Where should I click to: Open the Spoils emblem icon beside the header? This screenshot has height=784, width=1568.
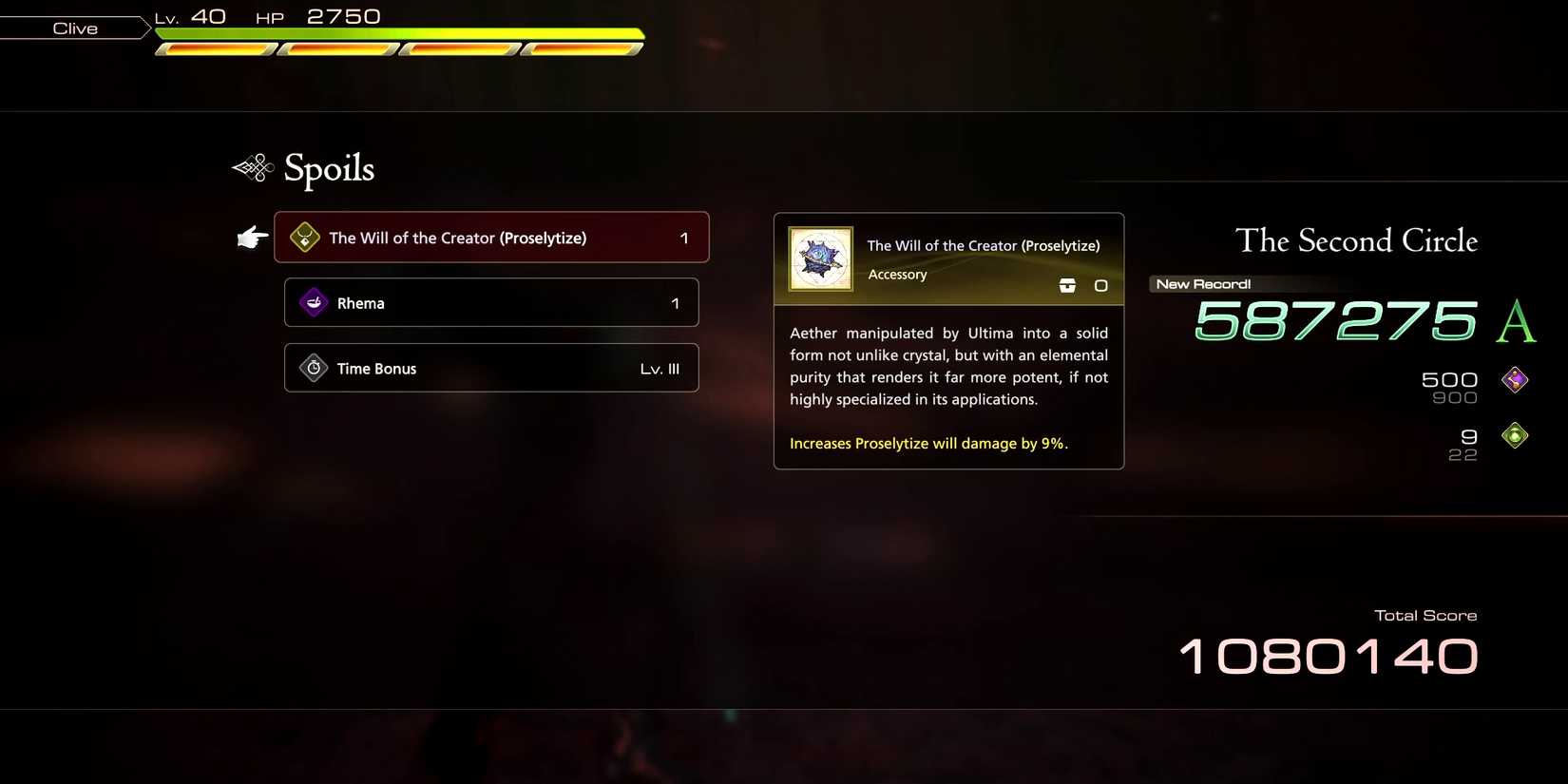coord(252,167)
